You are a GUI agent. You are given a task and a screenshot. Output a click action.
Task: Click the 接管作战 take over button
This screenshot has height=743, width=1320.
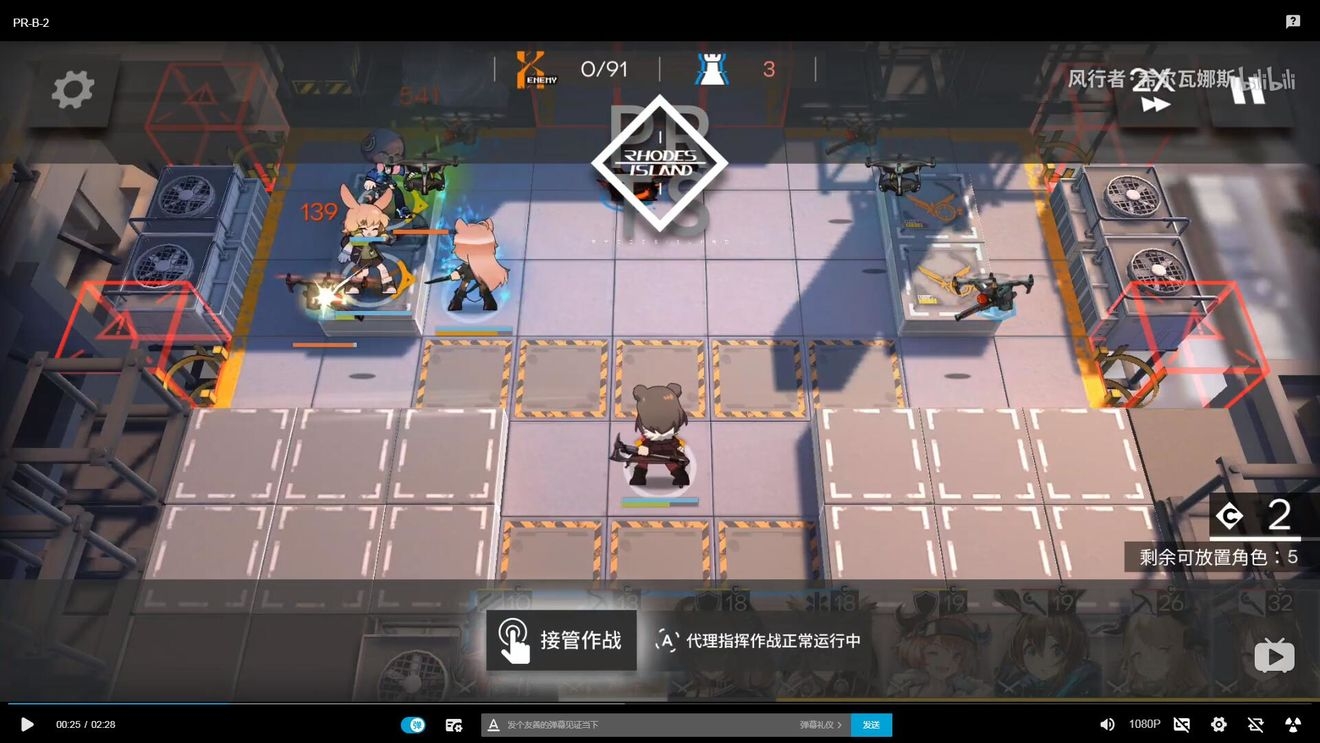(x=561, y=640)
